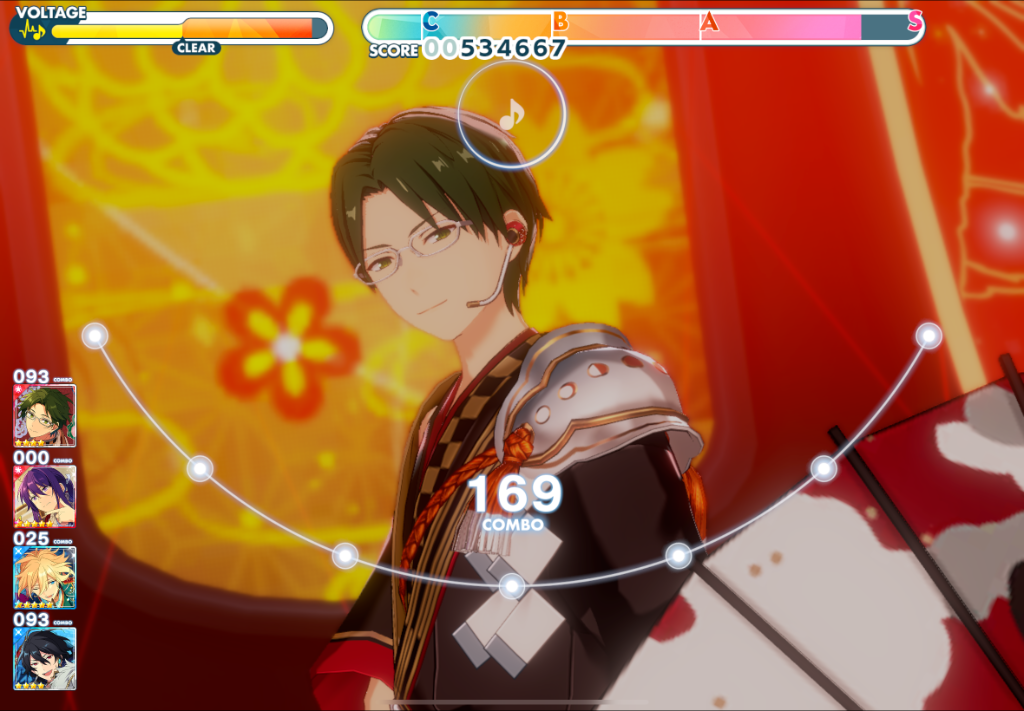Select the black-haired character card
The image size is (1024, 711).
(44, 657)
